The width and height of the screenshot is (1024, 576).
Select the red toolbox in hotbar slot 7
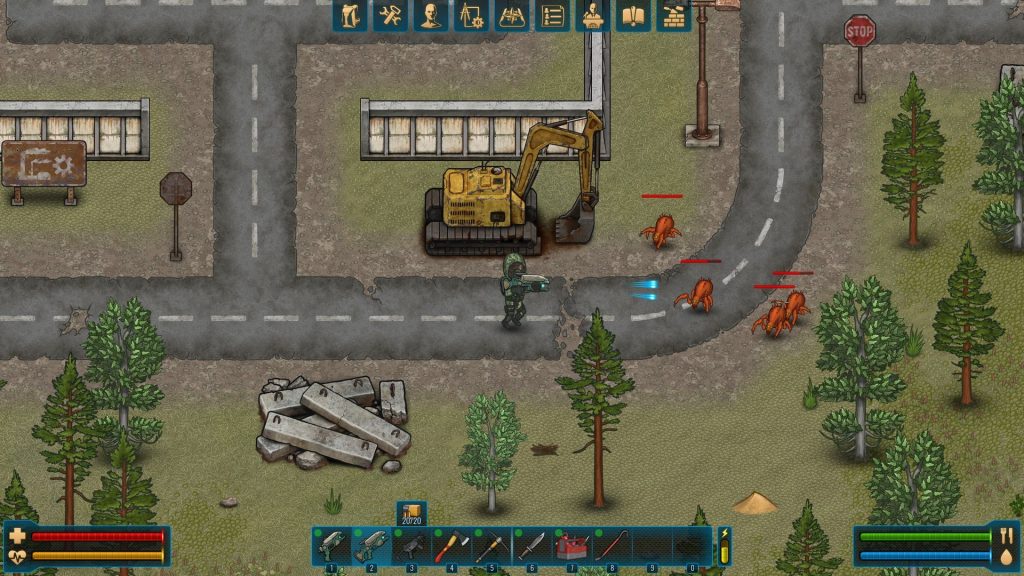pyautogui.click(x=571, y=546)
